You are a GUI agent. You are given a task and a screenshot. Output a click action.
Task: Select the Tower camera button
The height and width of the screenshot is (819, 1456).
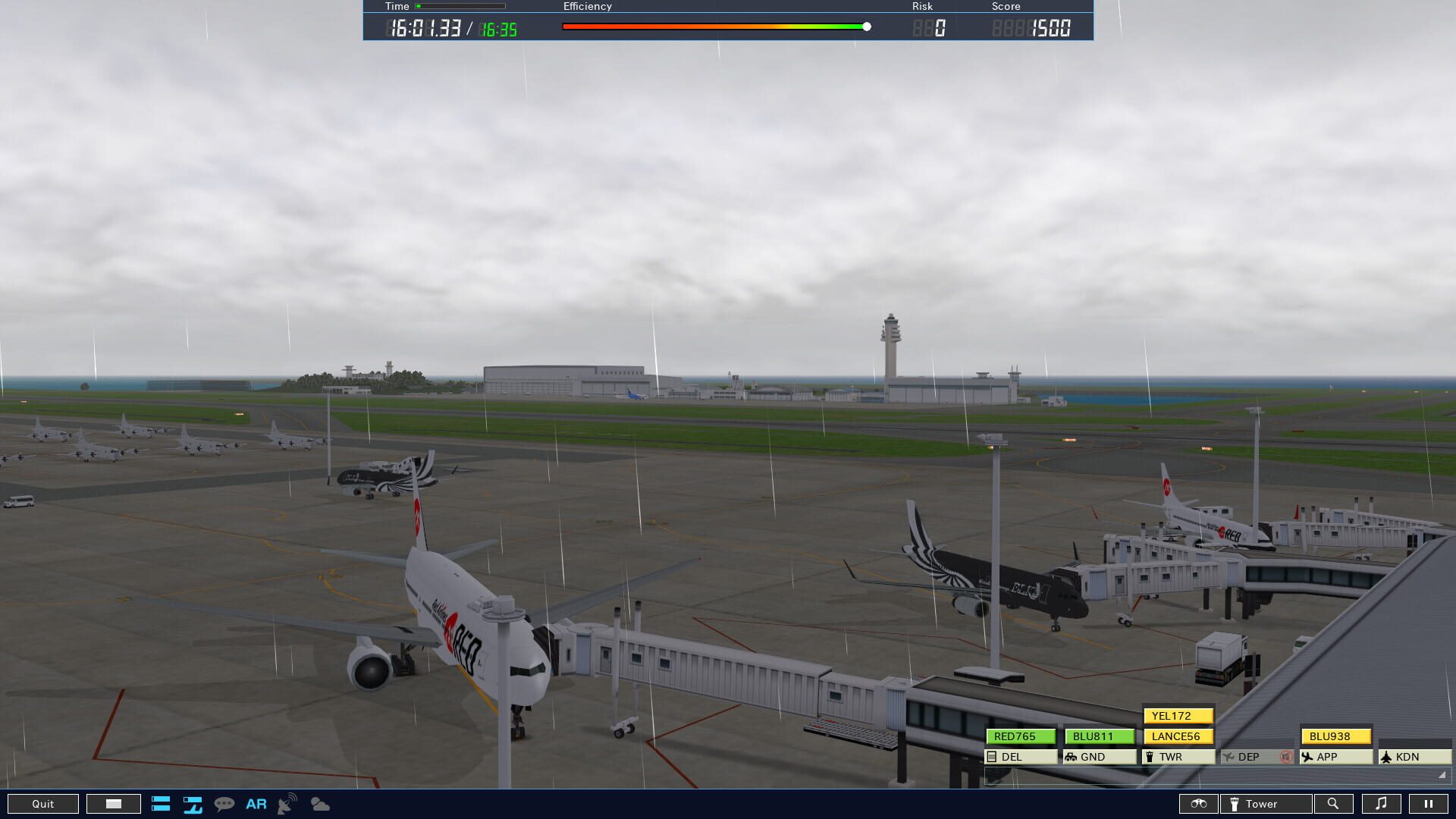pos(1265,803)
